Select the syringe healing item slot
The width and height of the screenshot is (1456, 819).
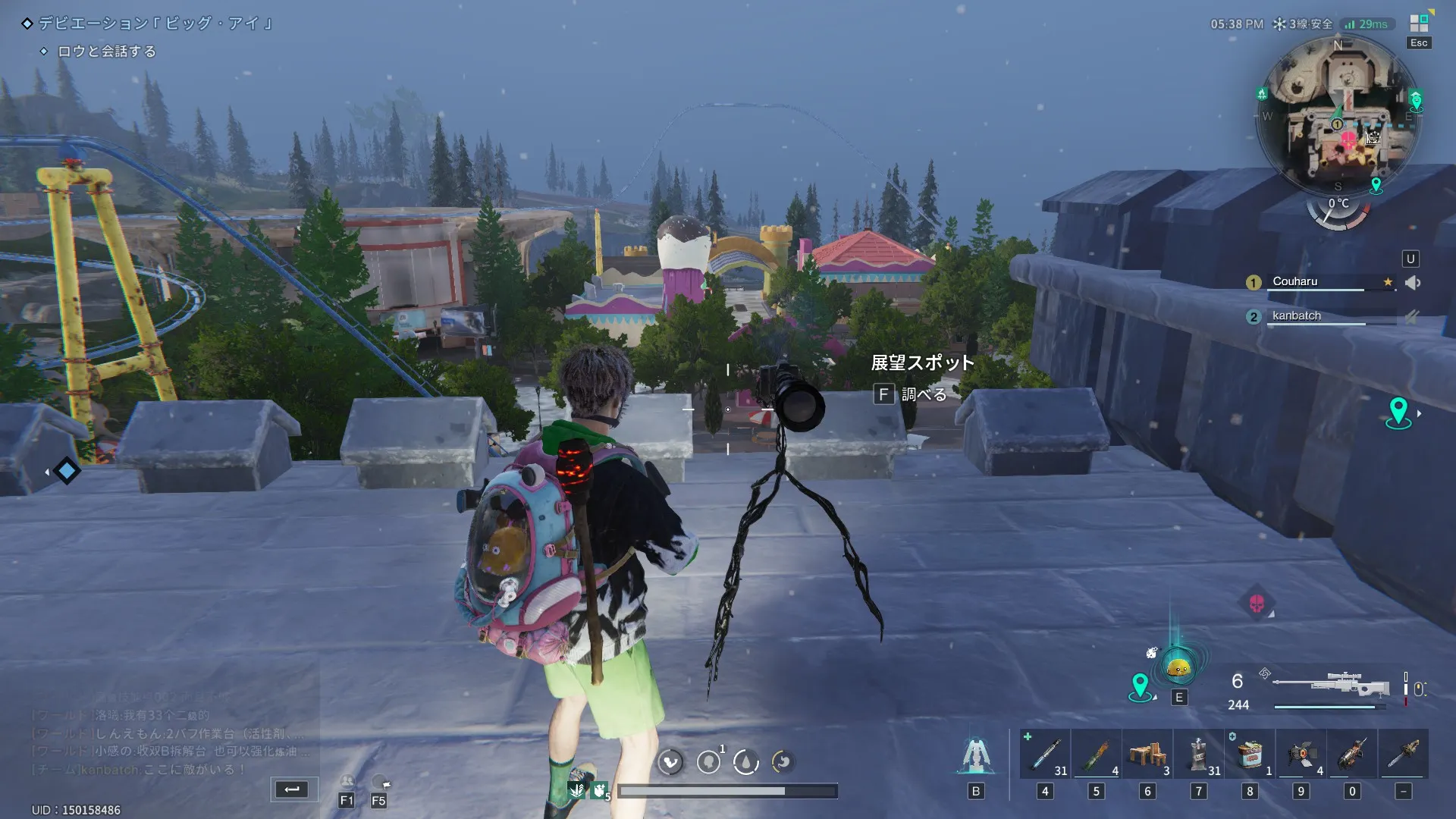tap(1045, 754)
